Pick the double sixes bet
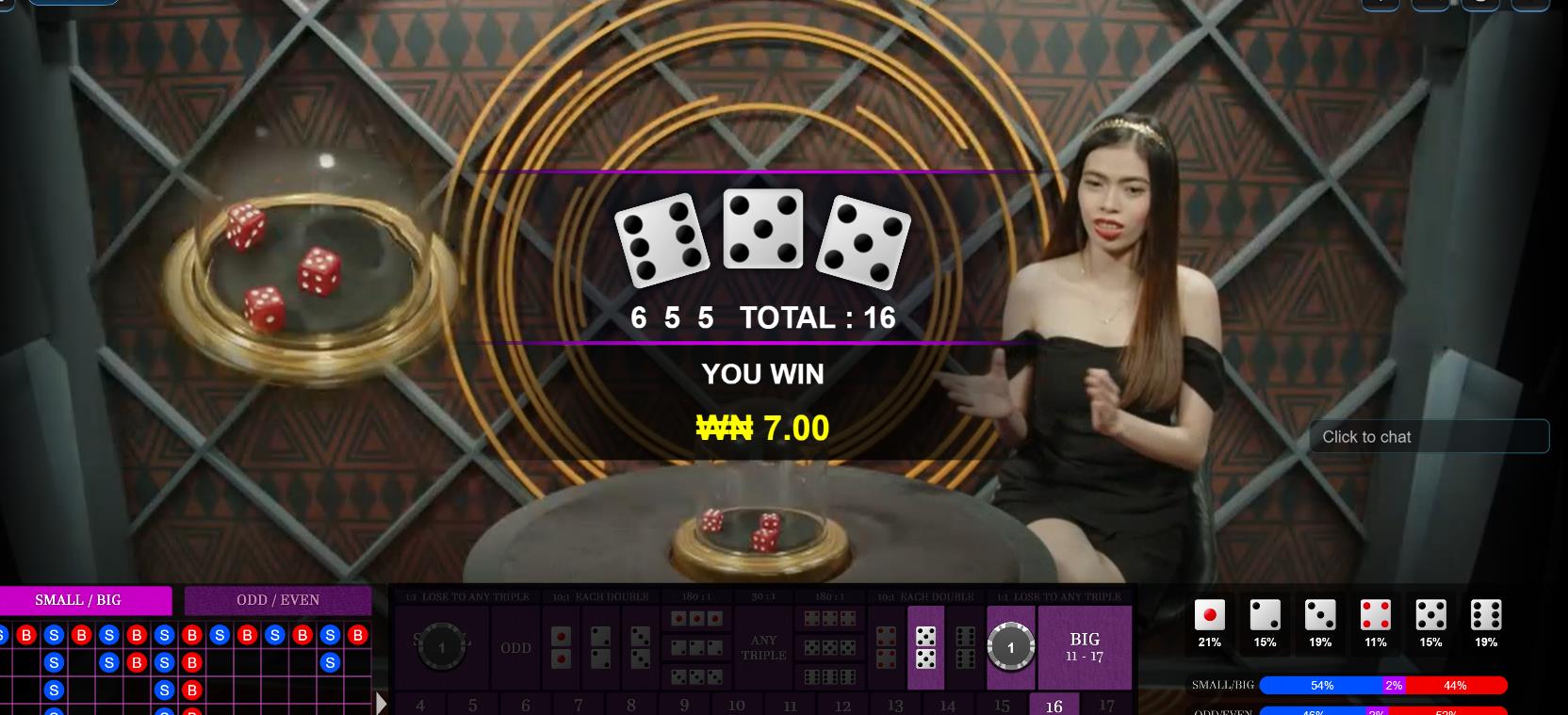The width and height of the screenshot is (1568, 715). pyautogui.click(x=965, y=647)
